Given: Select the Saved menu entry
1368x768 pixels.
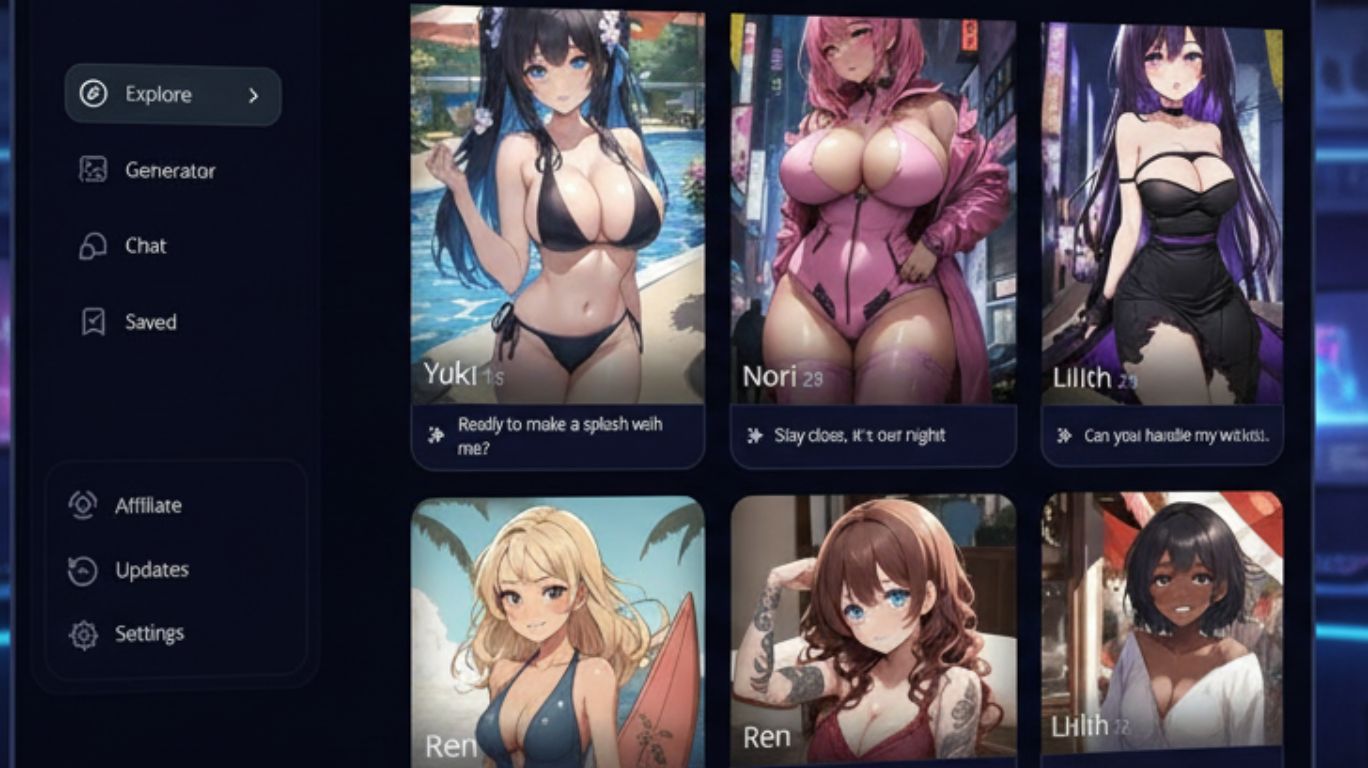Looking at the screenshot, I should [x=150, y=322].
